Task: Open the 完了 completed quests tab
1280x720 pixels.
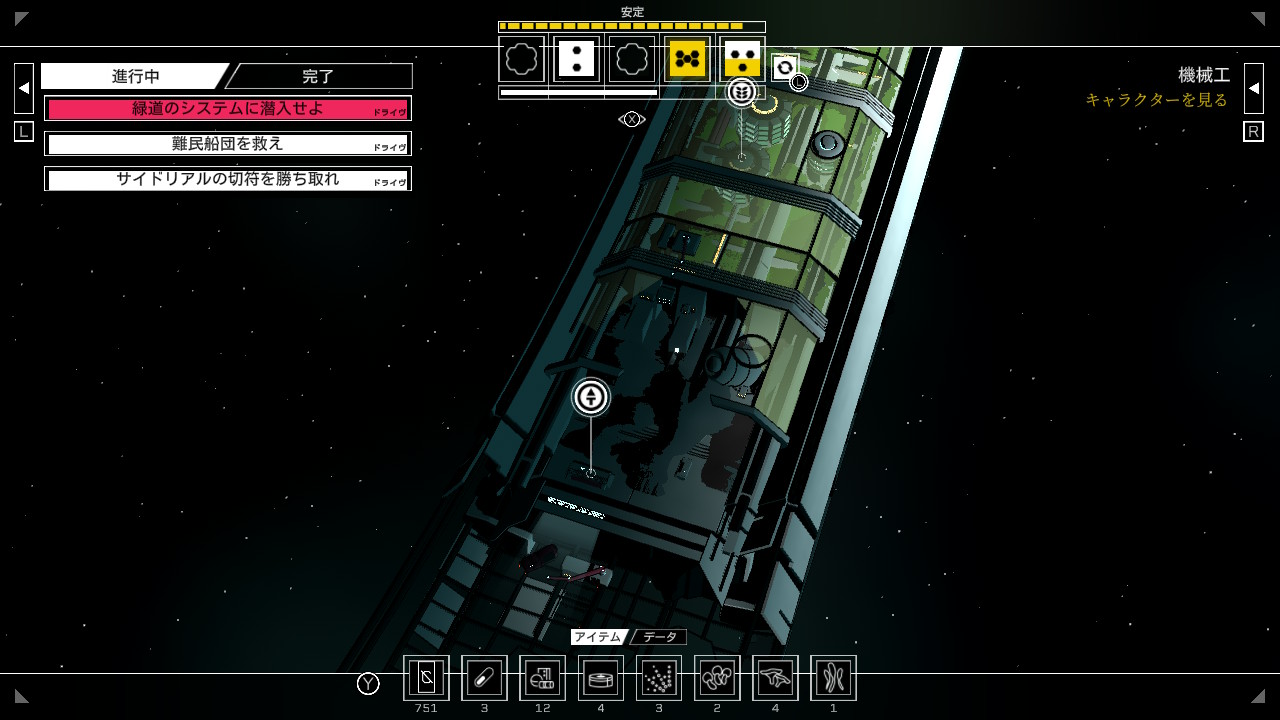Action: 318,77
